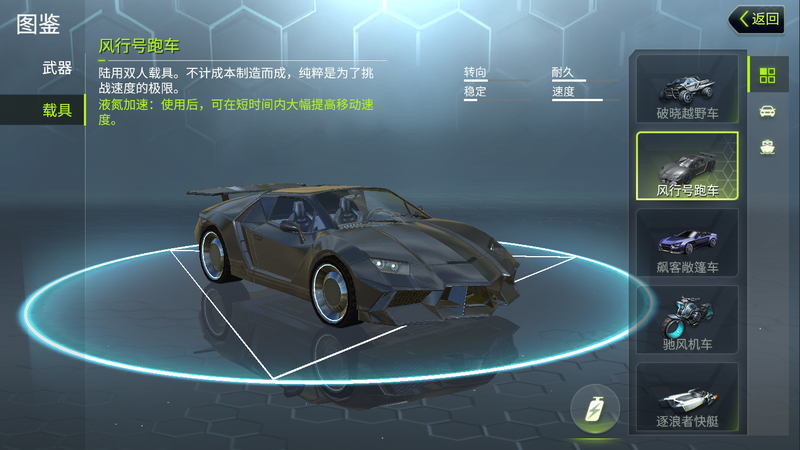Filter the list by land car icon
The width and height of the screenshot is (800, 450).
point(767,111)
